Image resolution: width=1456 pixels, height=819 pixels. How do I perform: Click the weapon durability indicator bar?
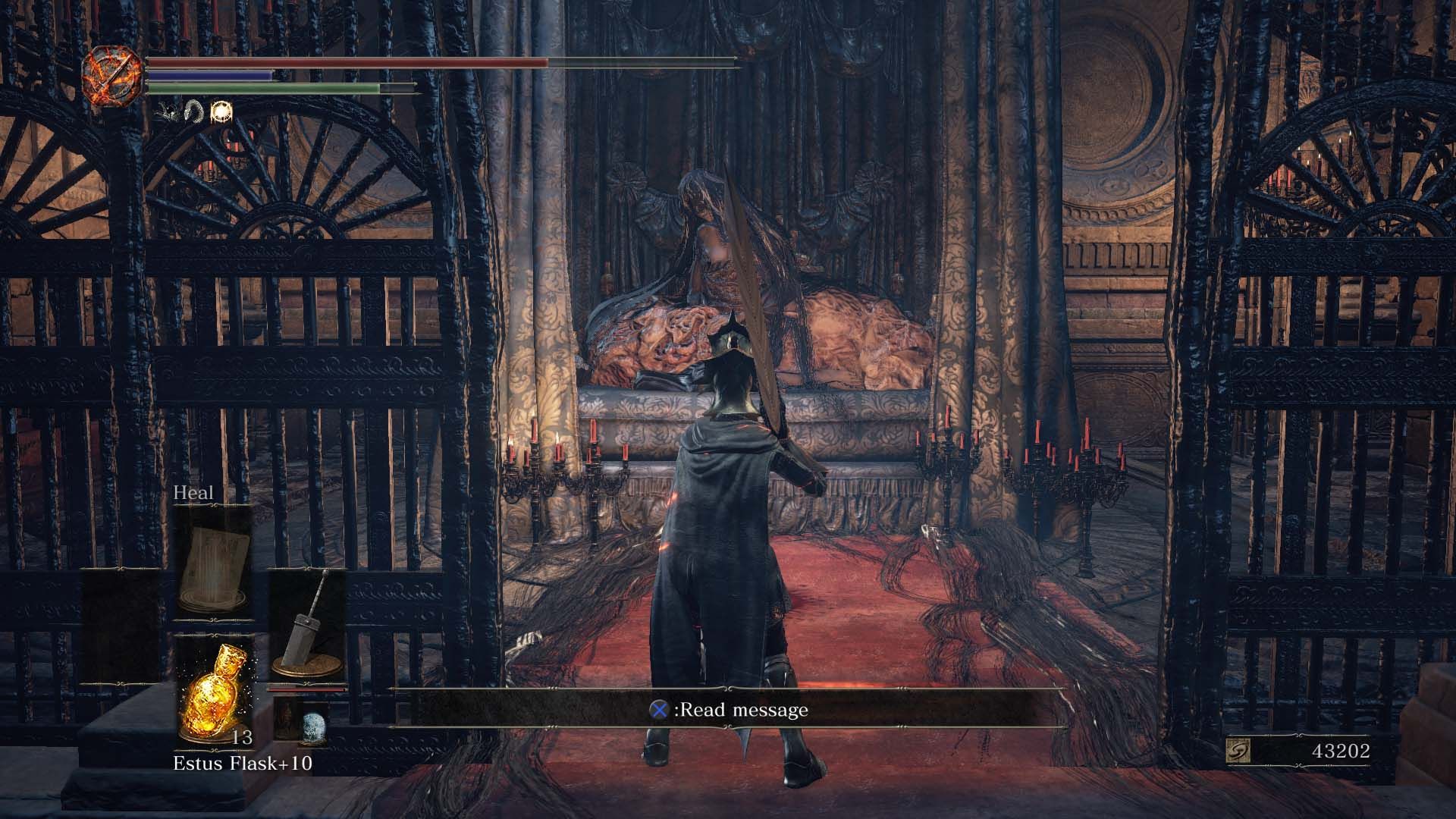[307, 690]
